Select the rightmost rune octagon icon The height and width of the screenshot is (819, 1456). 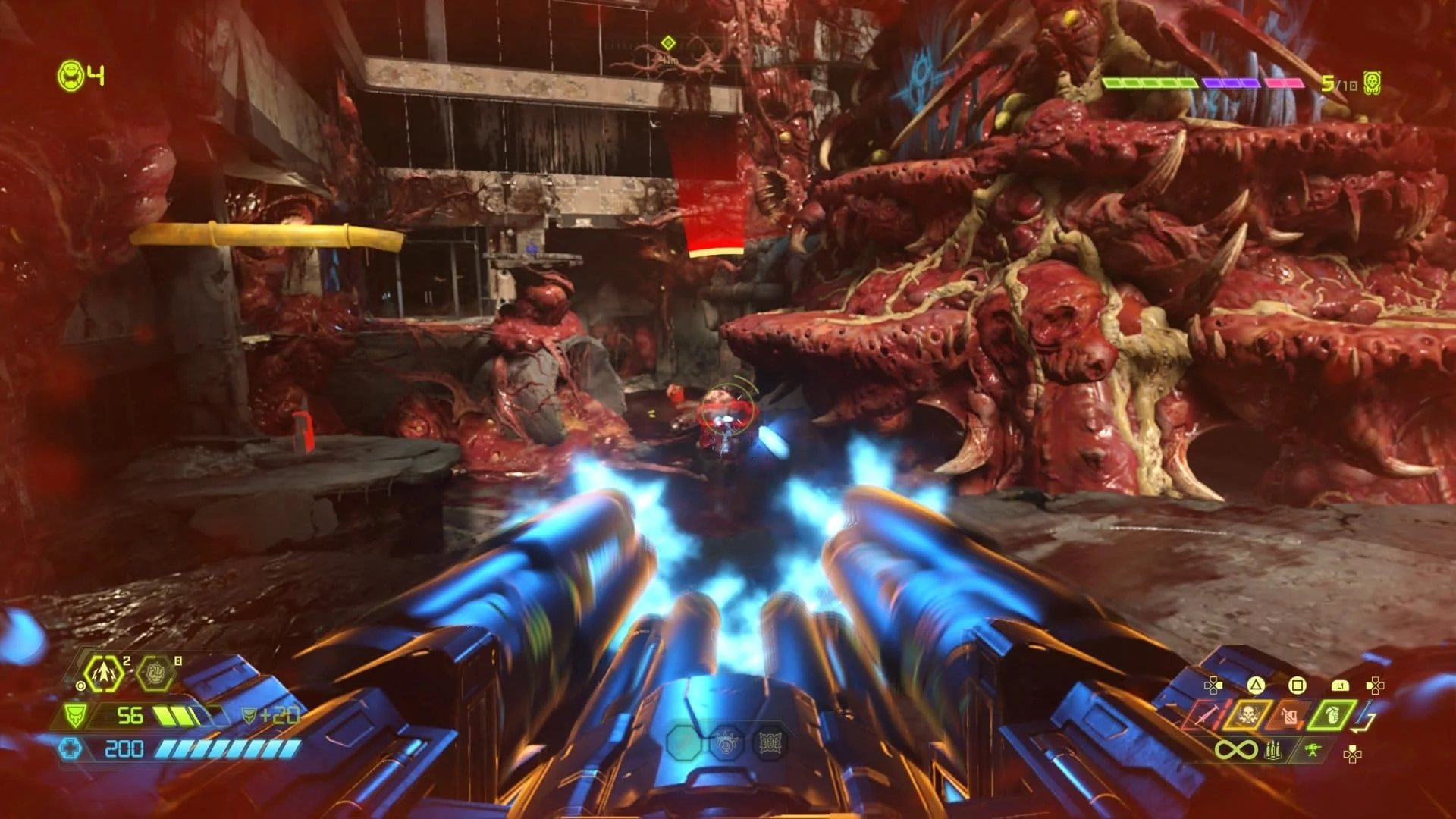coord(769,743)
